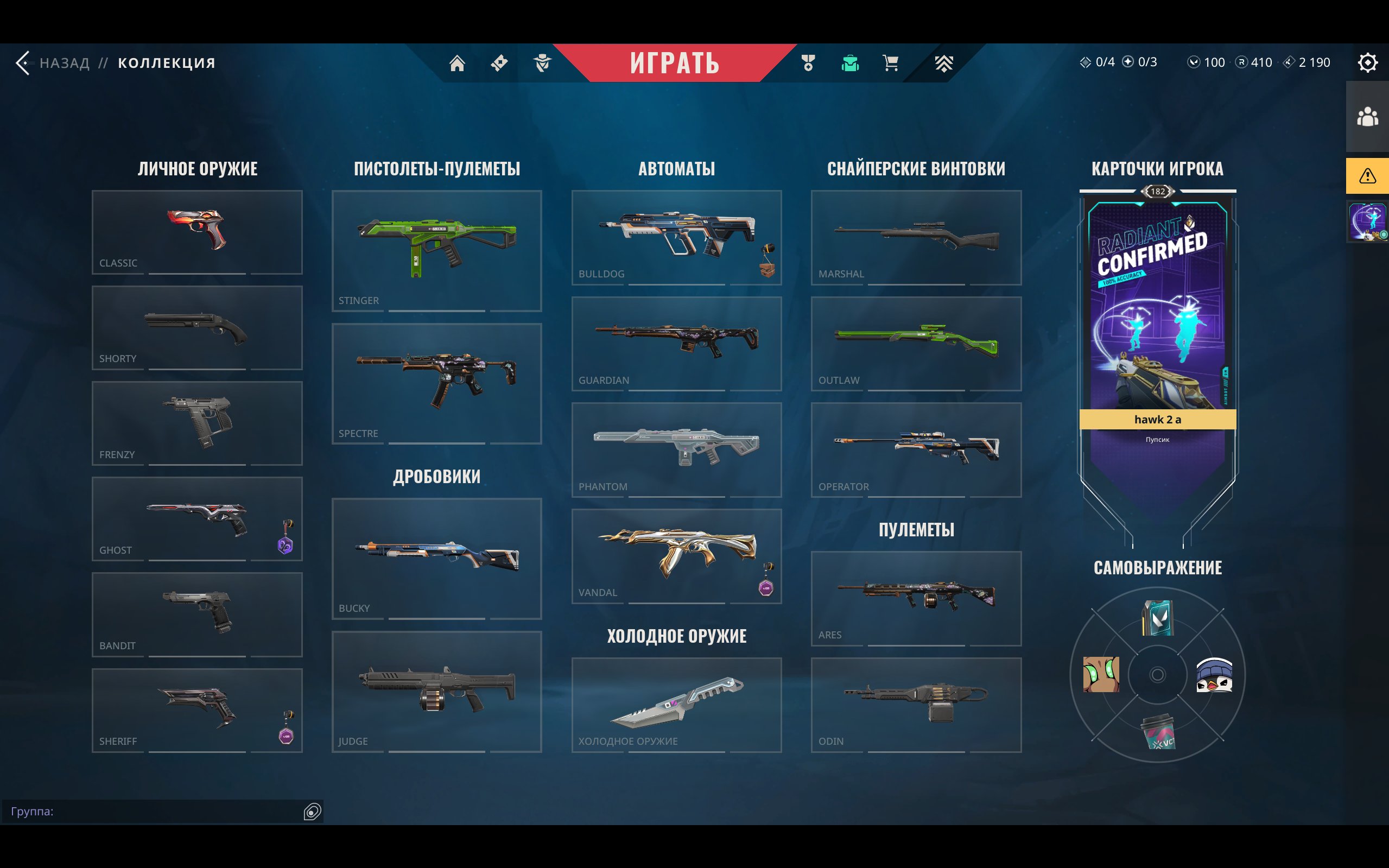Select the Spectre weapon slot
Viewport: 1389px width, 868px height.
(437, 383)
